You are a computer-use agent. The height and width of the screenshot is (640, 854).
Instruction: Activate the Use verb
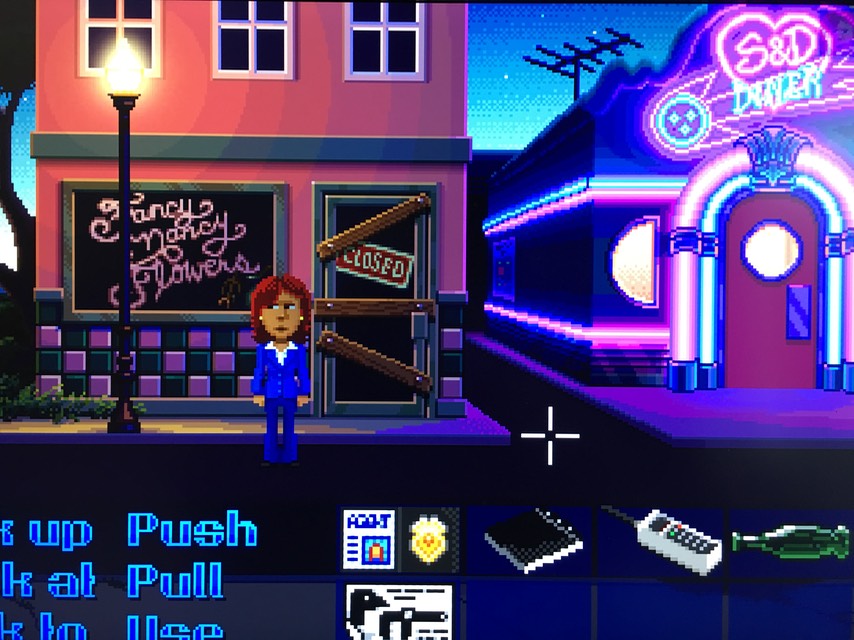174,627
